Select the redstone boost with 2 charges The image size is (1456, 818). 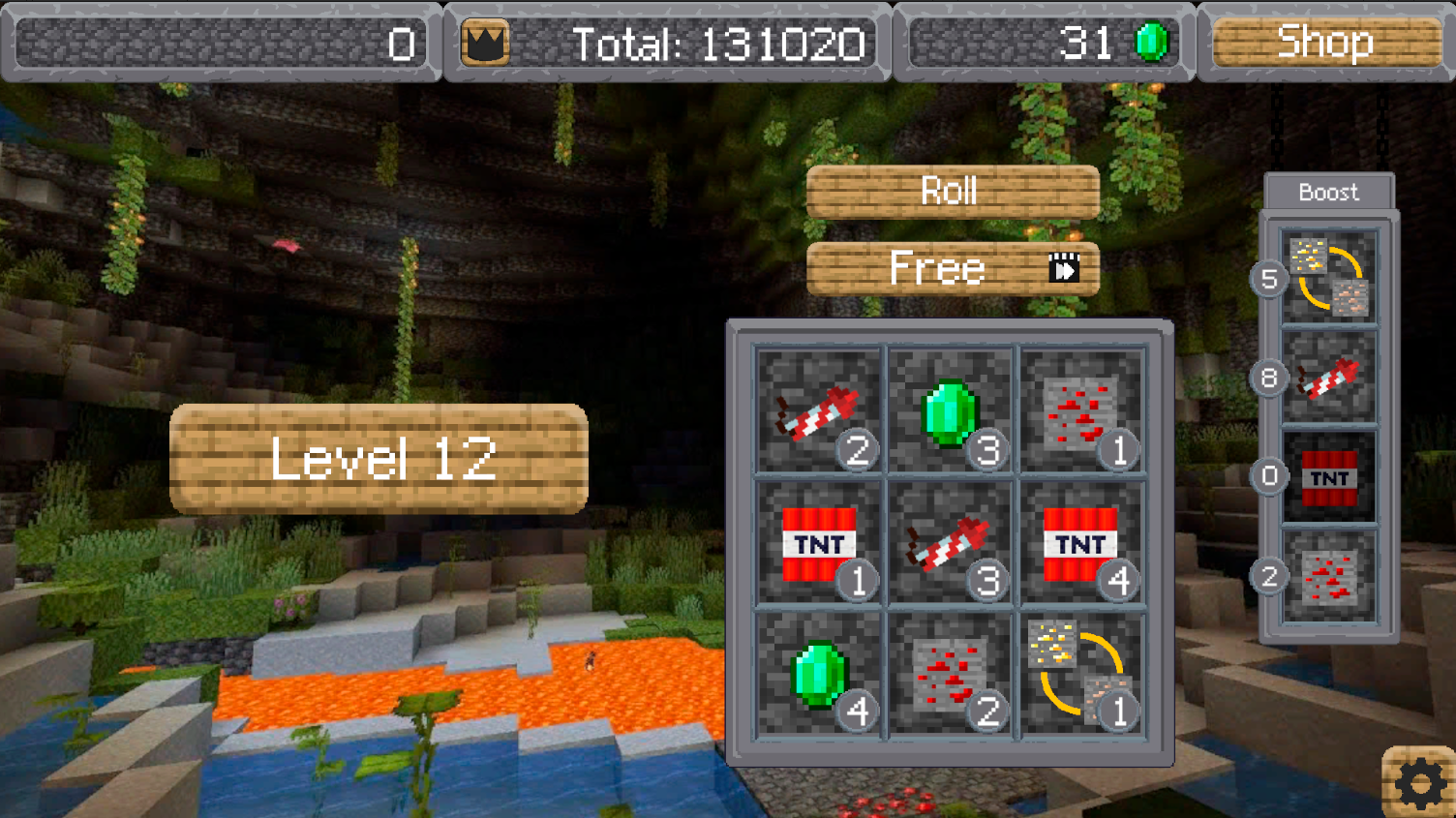1329,575
